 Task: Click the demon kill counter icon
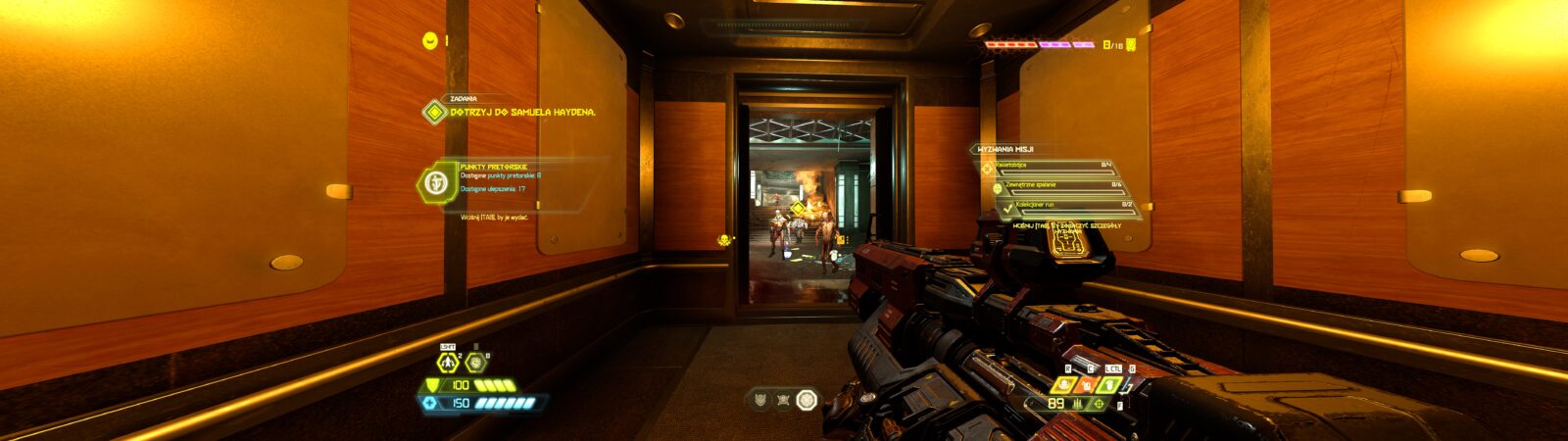(x=1130, y=44)
